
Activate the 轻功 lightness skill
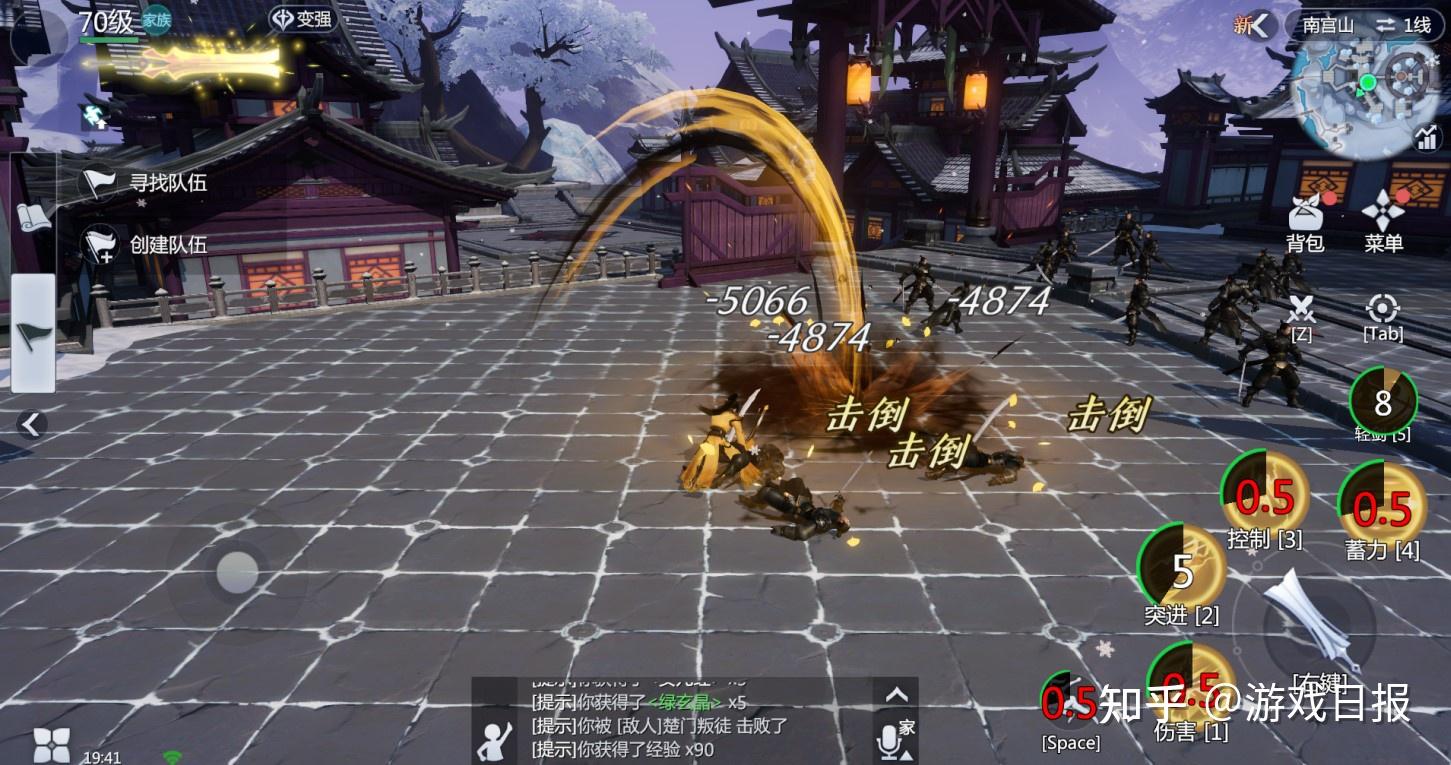pos(1382,401)
